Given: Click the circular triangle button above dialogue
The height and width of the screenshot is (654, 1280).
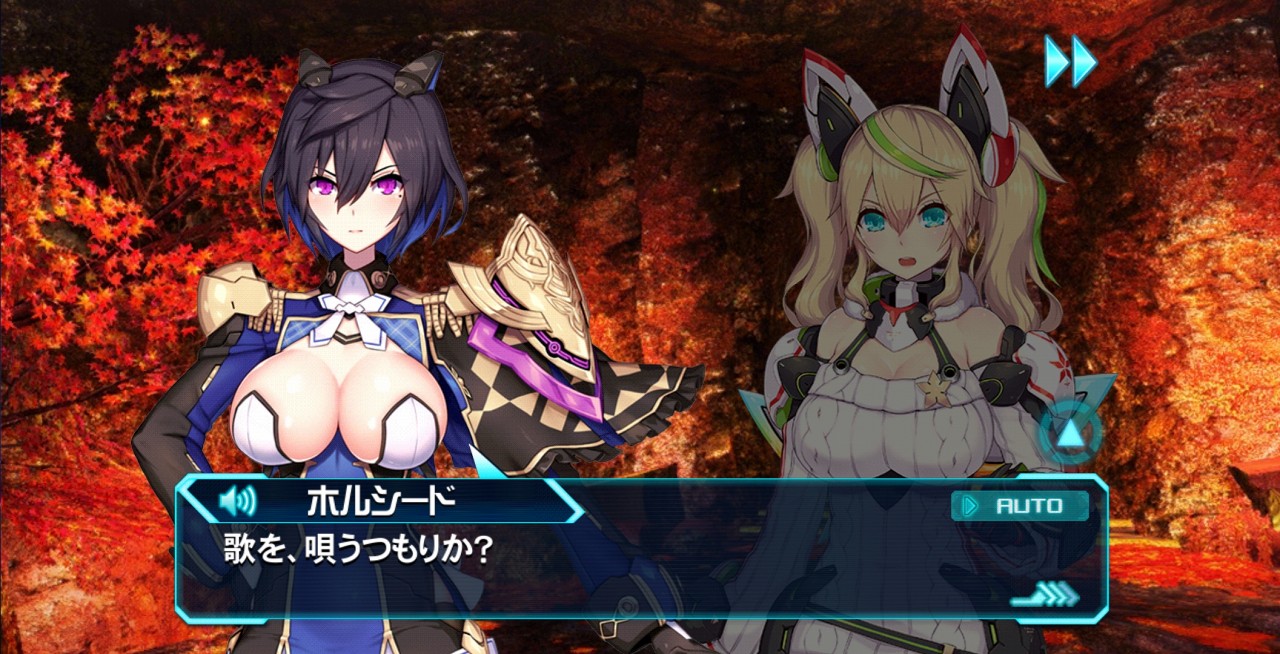Looking at the screenshot, I should [x=1070, y=433].
